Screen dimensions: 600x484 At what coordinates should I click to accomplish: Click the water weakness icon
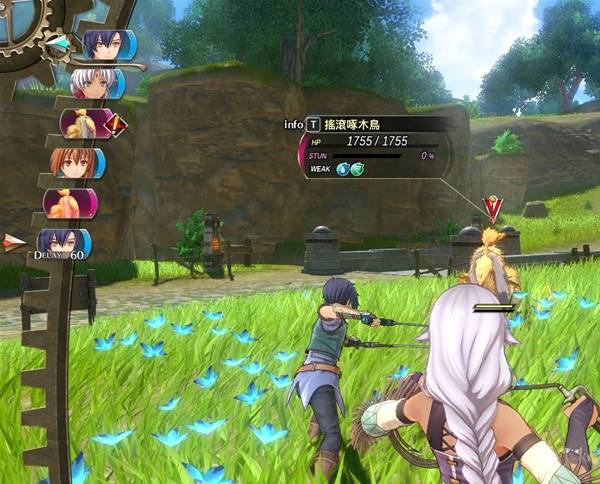(342, 169)
